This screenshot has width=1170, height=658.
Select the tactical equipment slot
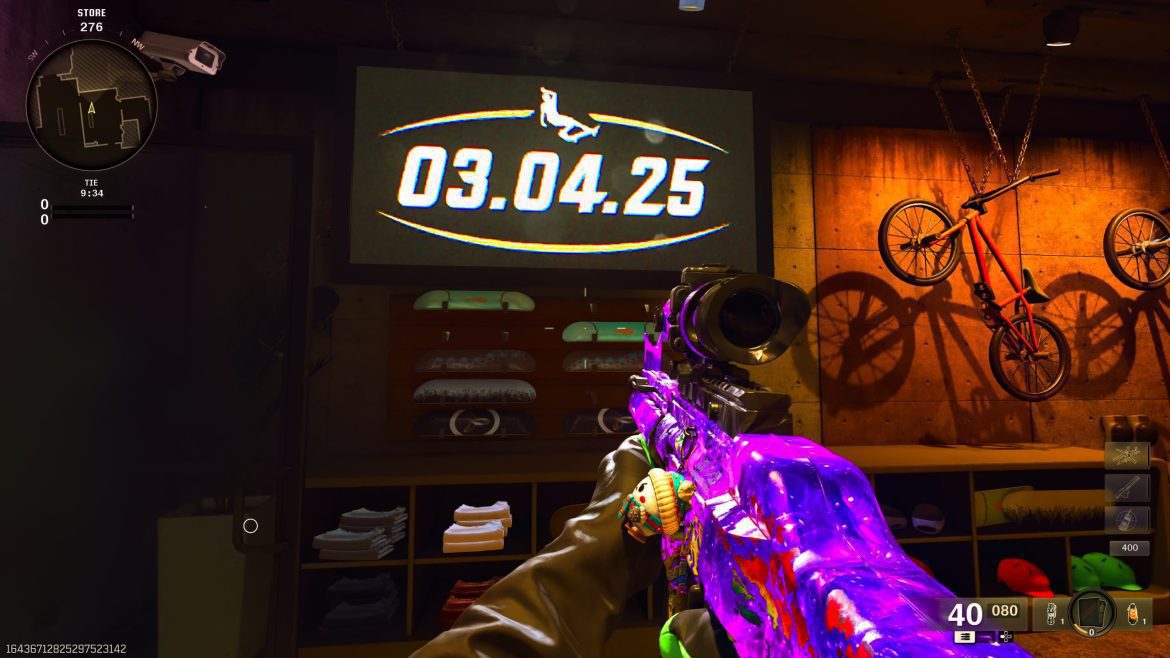[x=1047, y=613]
